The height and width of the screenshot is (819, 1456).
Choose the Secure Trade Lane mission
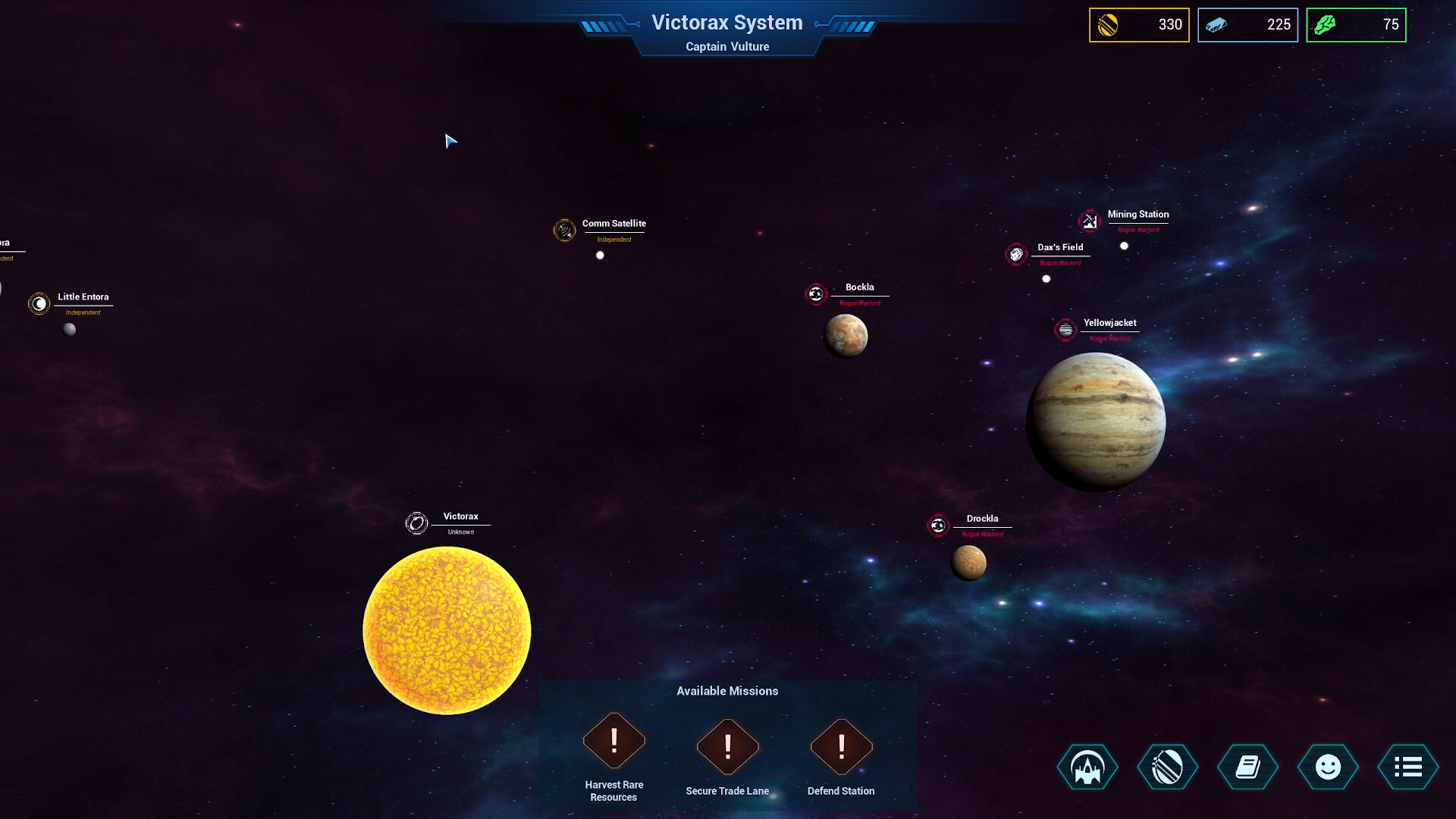[x=727, y=747]
